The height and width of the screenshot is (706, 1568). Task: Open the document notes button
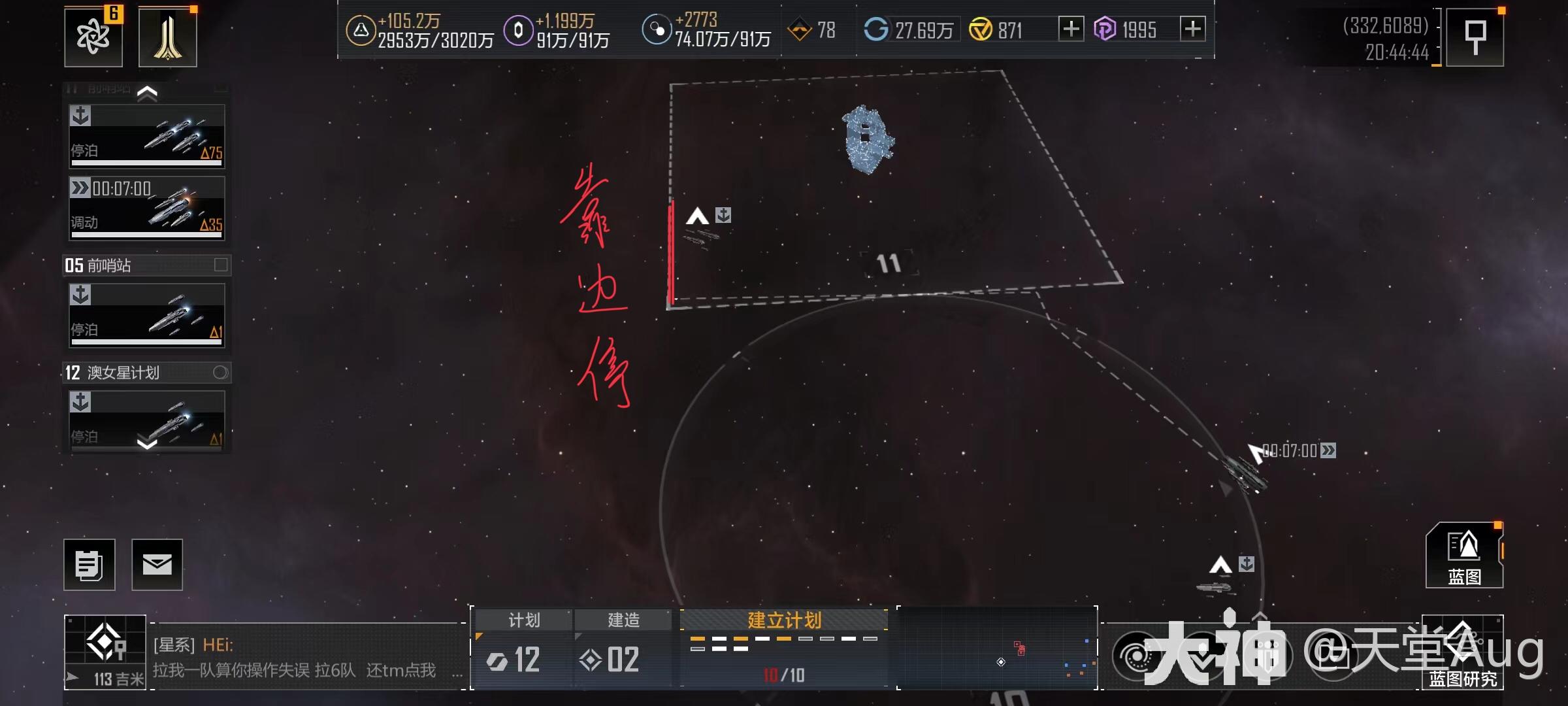pyautogui.click(x=90, y=565)
